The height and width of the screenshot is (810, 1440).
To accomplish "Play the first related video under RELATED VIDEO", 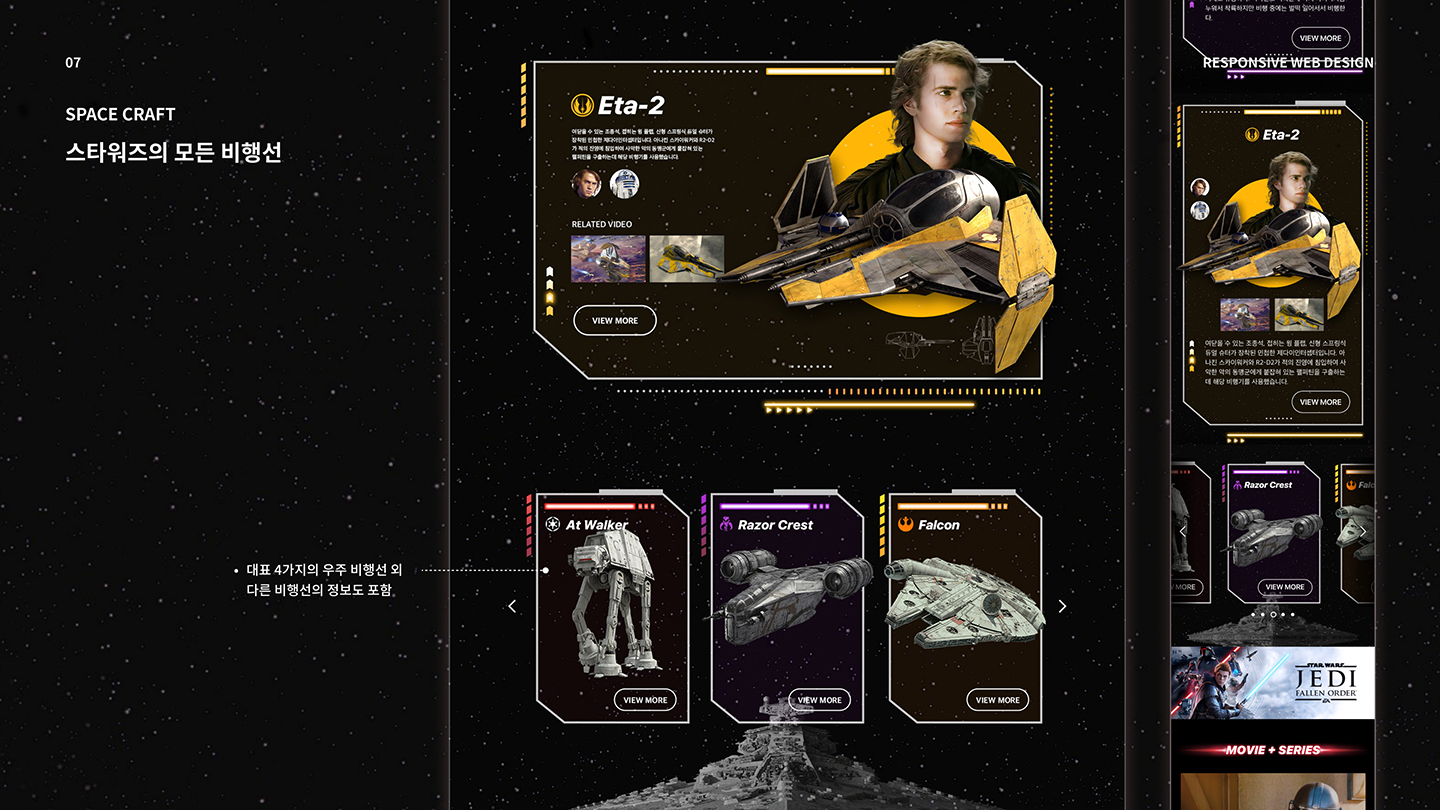I will [608, 259].
